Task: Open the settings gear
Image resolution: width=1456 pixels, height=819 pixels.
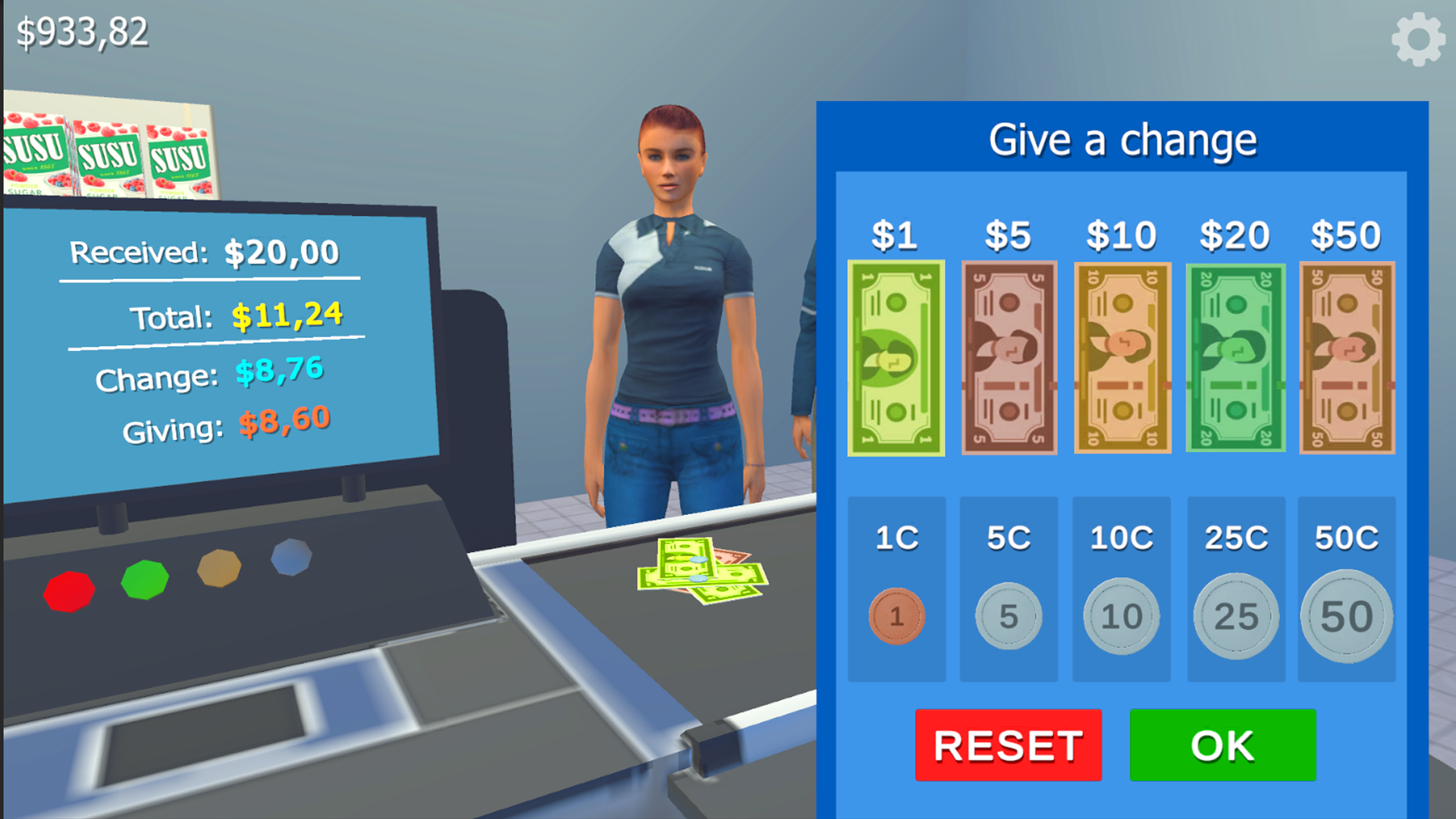Action: pyautogui.click(x=1417, y=38)
